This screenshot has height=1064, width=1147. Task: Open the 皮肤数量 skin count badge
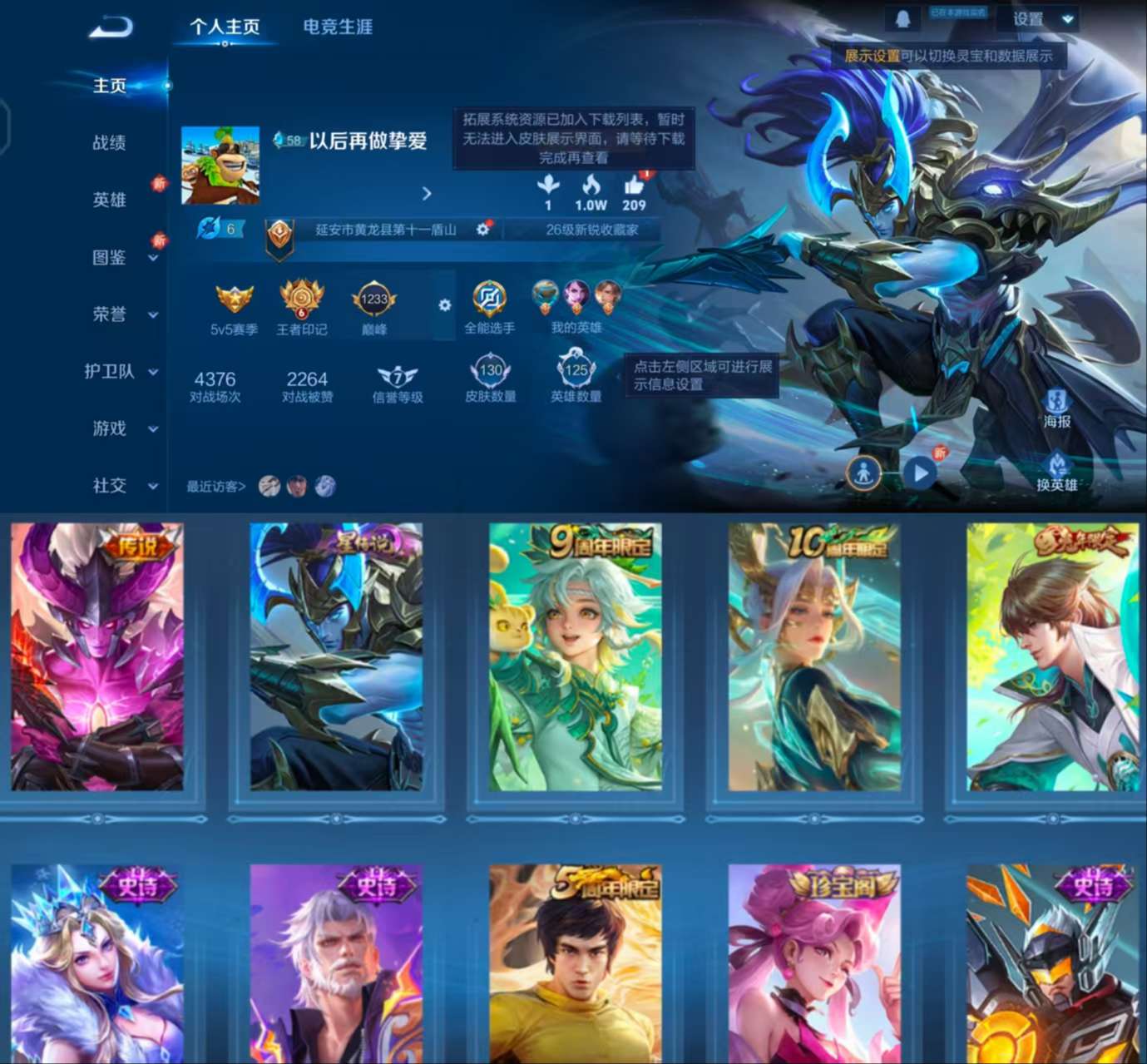pyautogui.click(x=490, y=371)
